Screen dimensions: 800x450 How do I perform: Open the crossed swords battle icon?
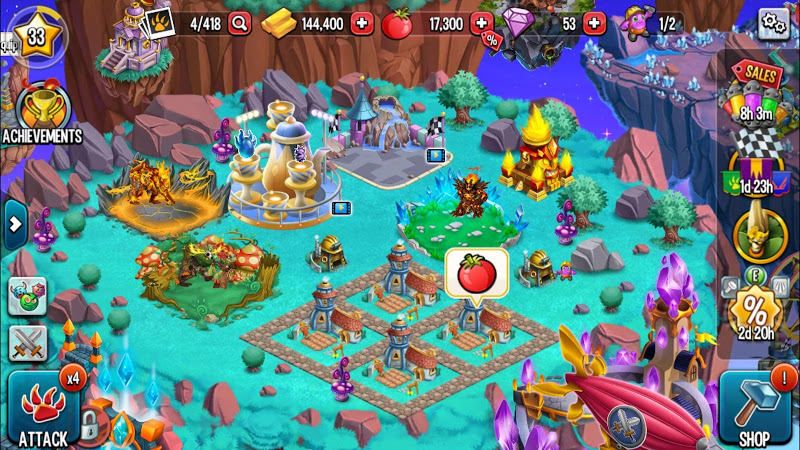tap(28, 344)
